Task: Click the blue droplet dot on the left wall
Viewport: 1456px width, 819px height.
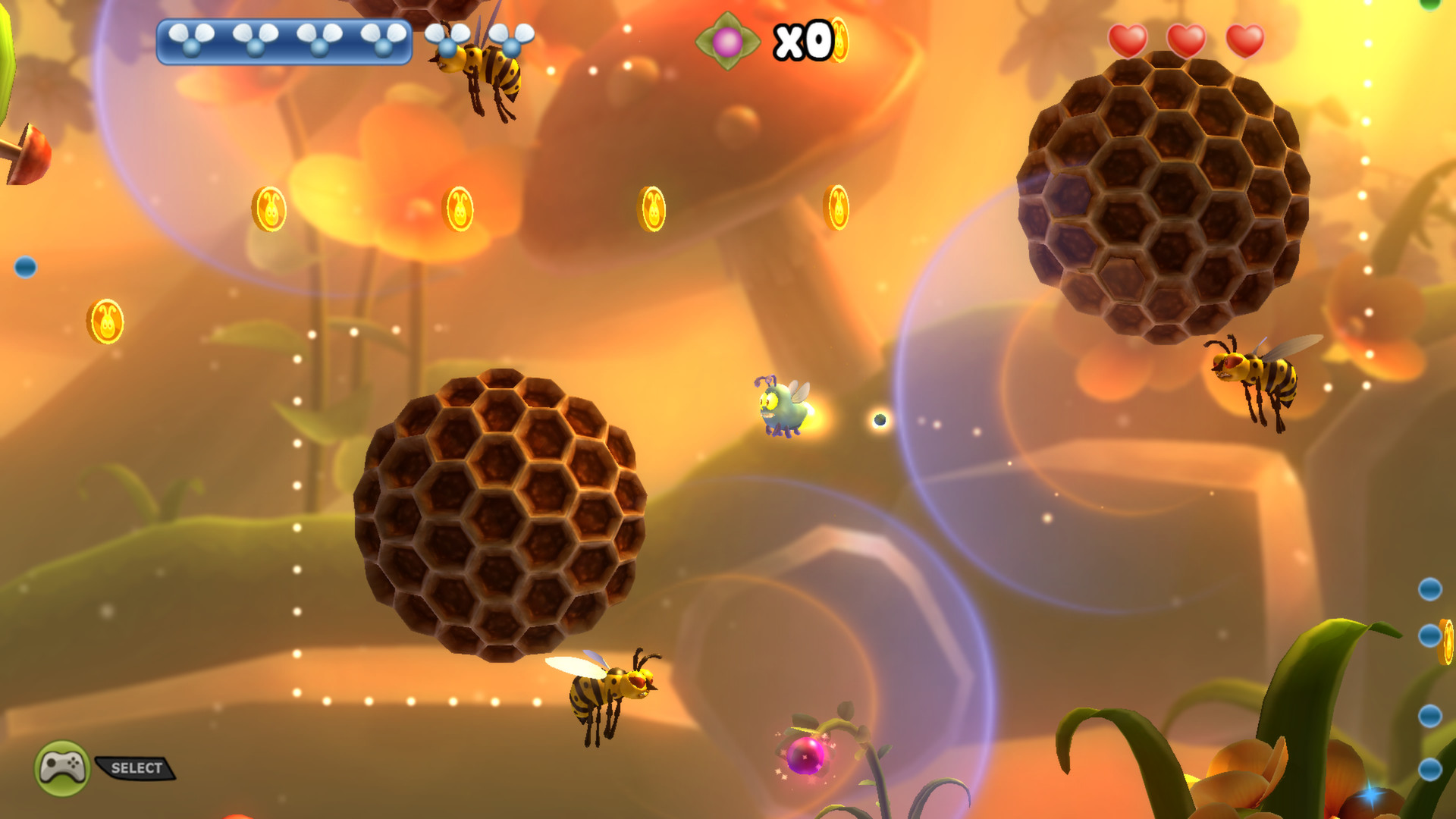Action: (25, 265)
